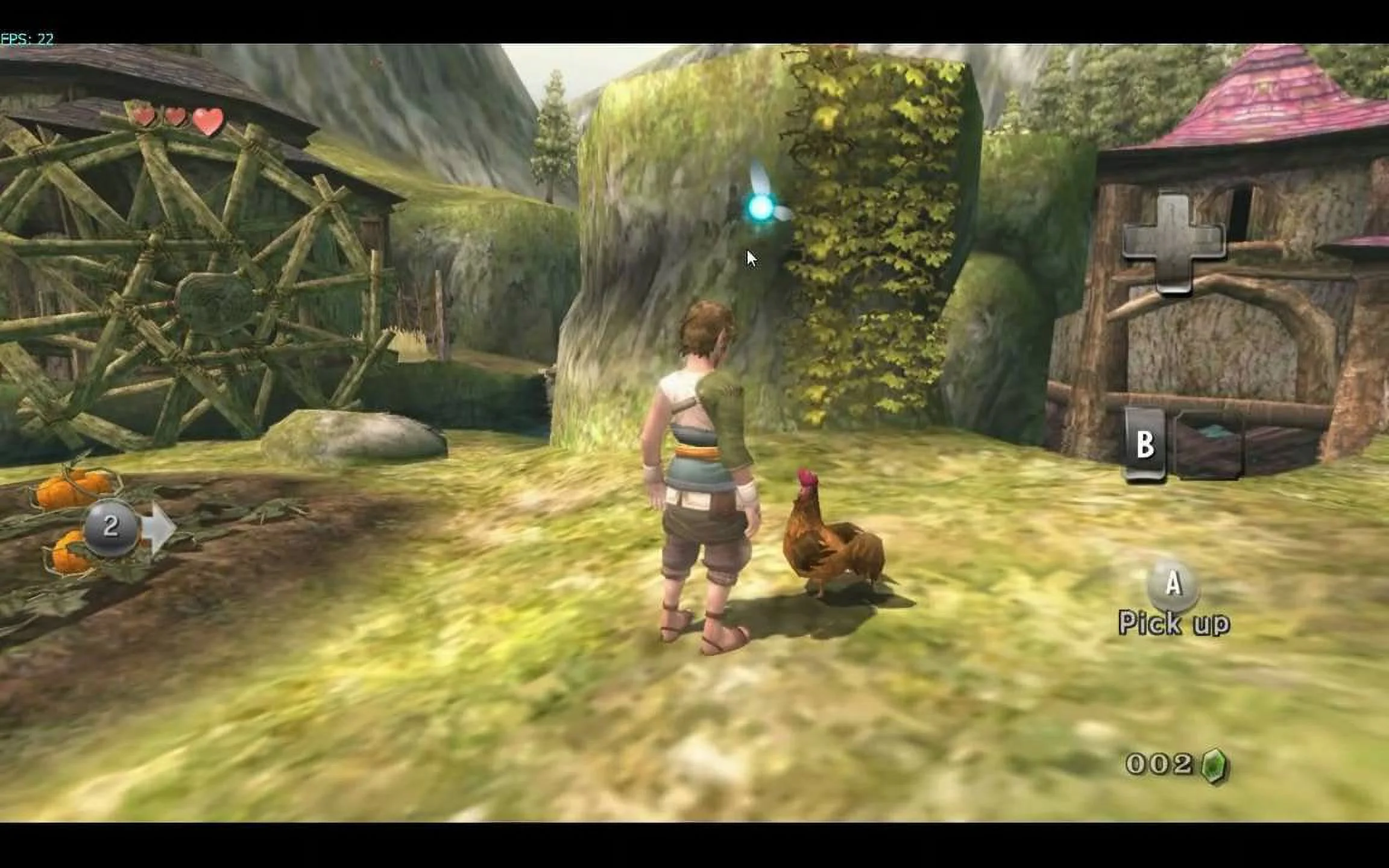Click the FPS counter overlay
This screenshot has height=868, width=1389.
coord(27,36)
